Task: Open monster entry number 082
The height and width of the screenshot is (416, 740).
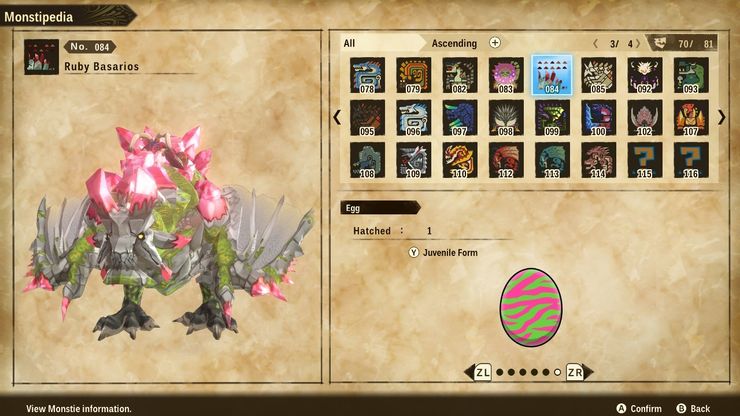Action: (458, 74)
